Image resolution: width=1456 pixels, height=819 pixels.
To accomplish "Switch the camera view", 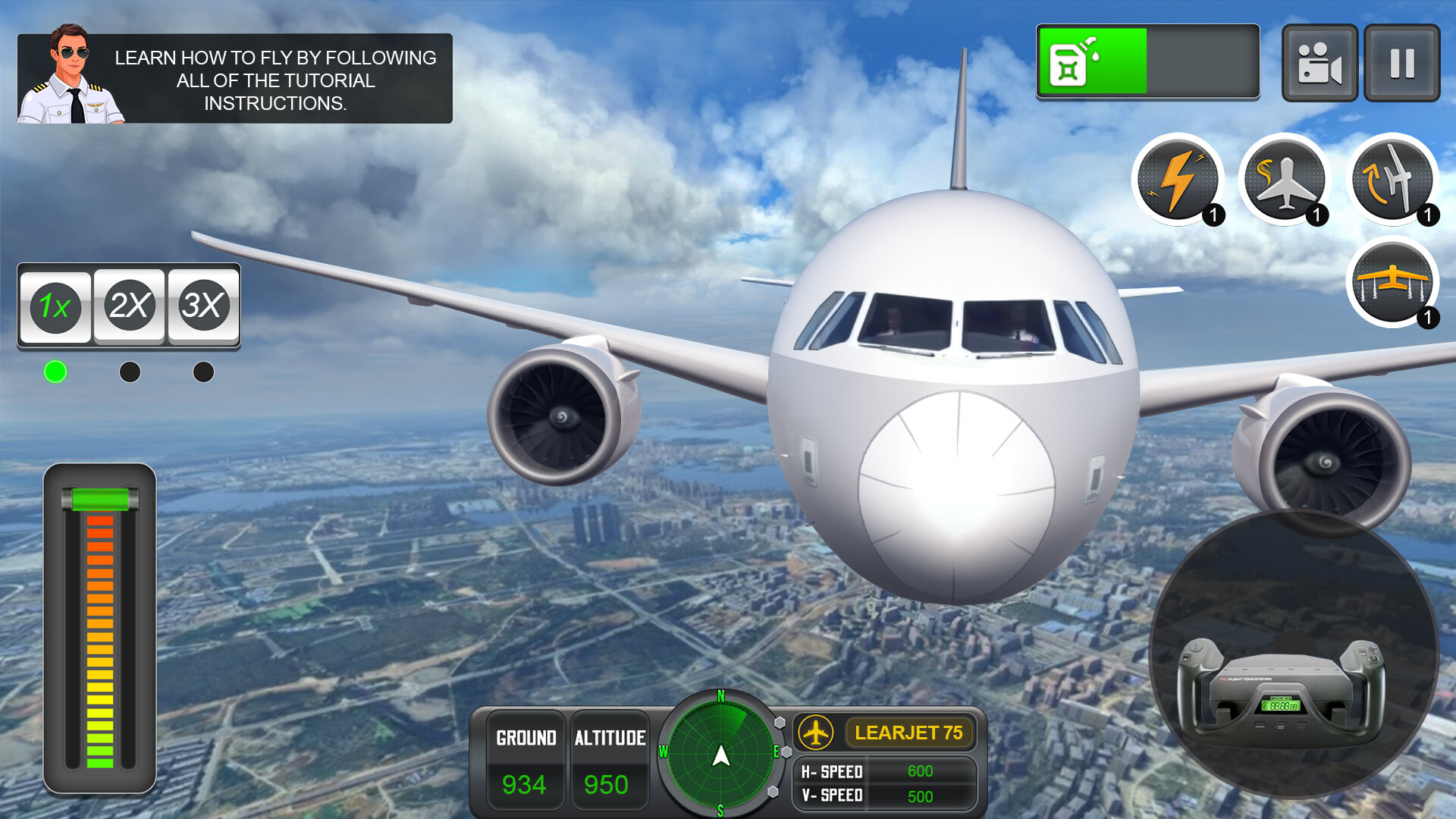I will [x=1319, y=63].
